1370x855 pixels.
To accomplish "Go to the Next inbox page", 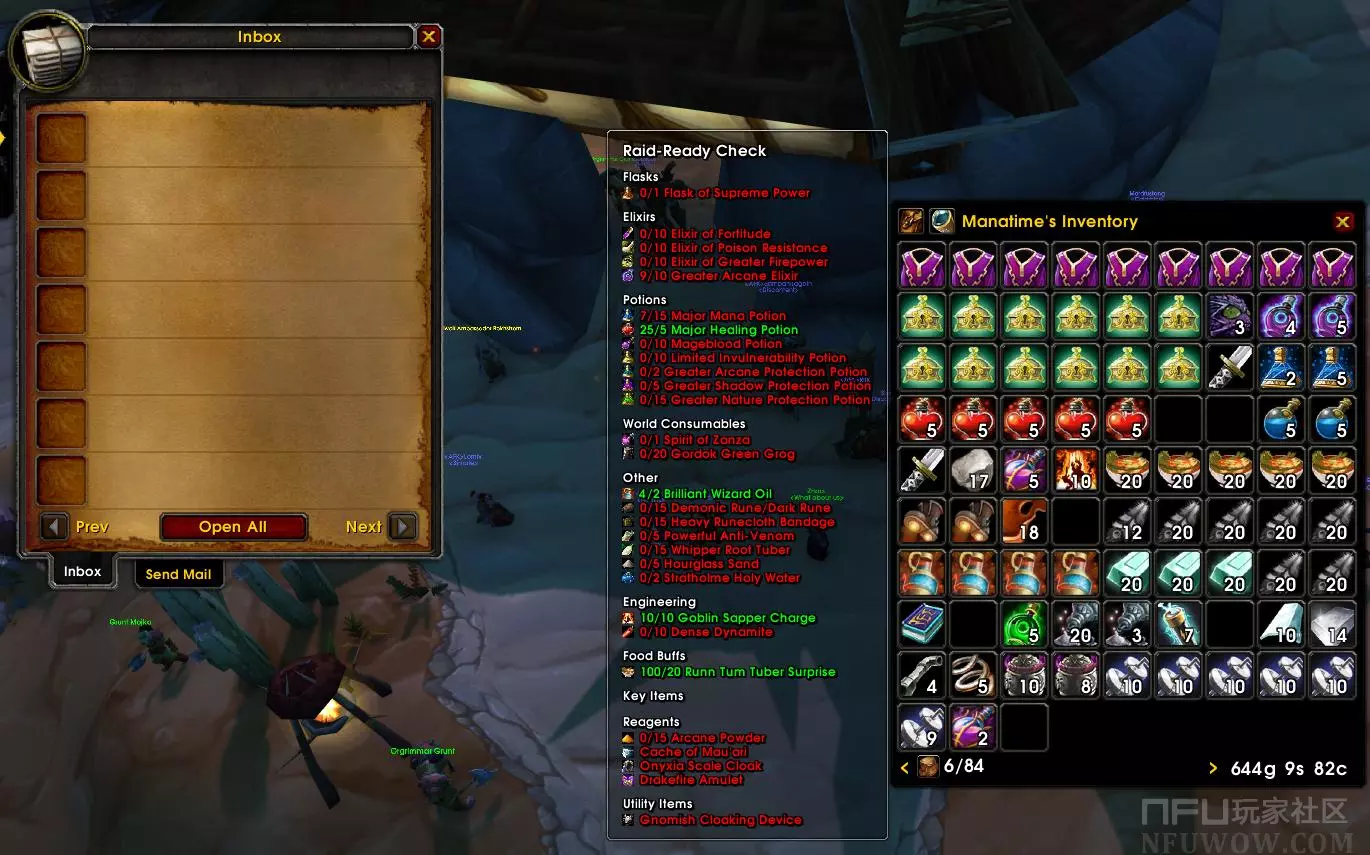I will pyautogui.click(x=402, y=527).
